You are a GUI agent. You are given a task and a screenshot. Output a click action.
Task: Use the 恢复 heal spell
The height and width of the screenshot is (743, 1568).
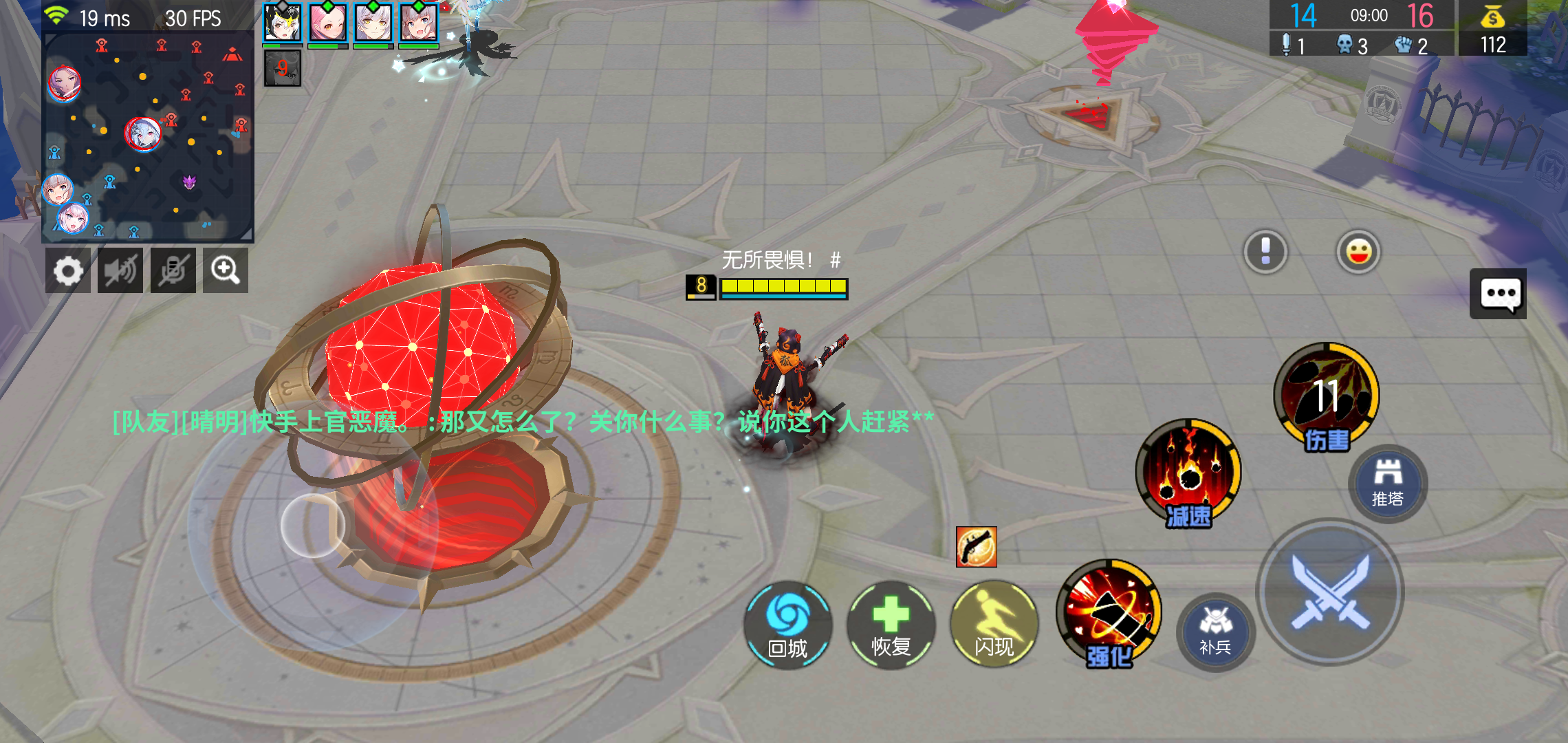pos(891,626)
